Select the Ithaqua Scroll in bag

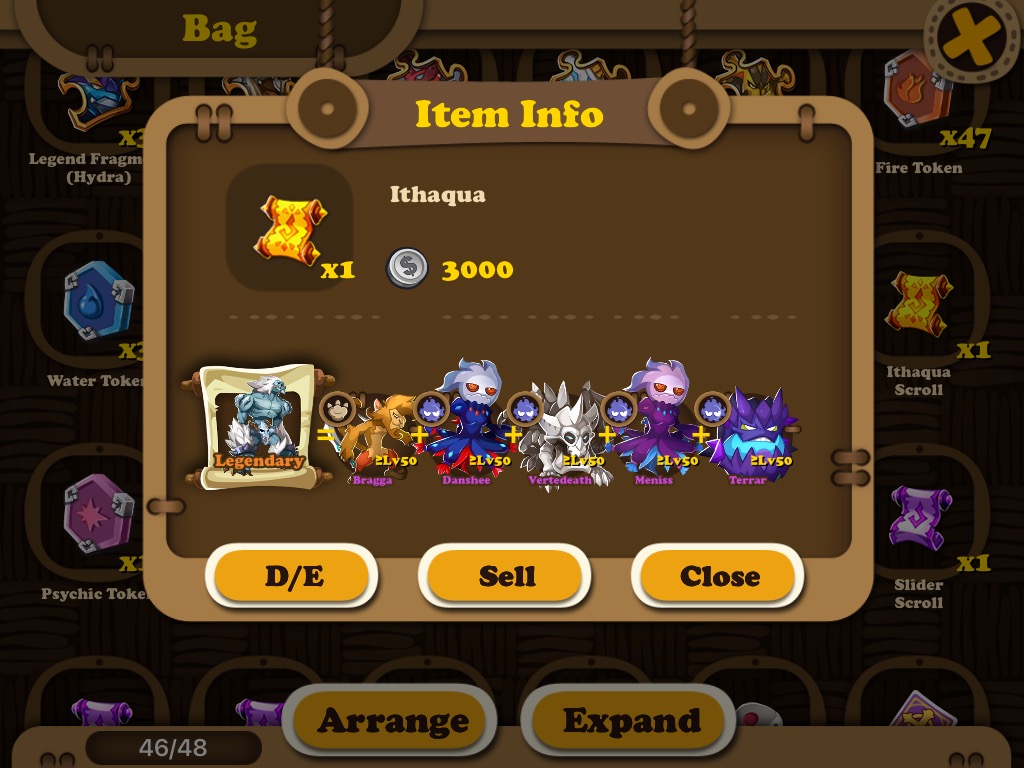coord(918,305)
